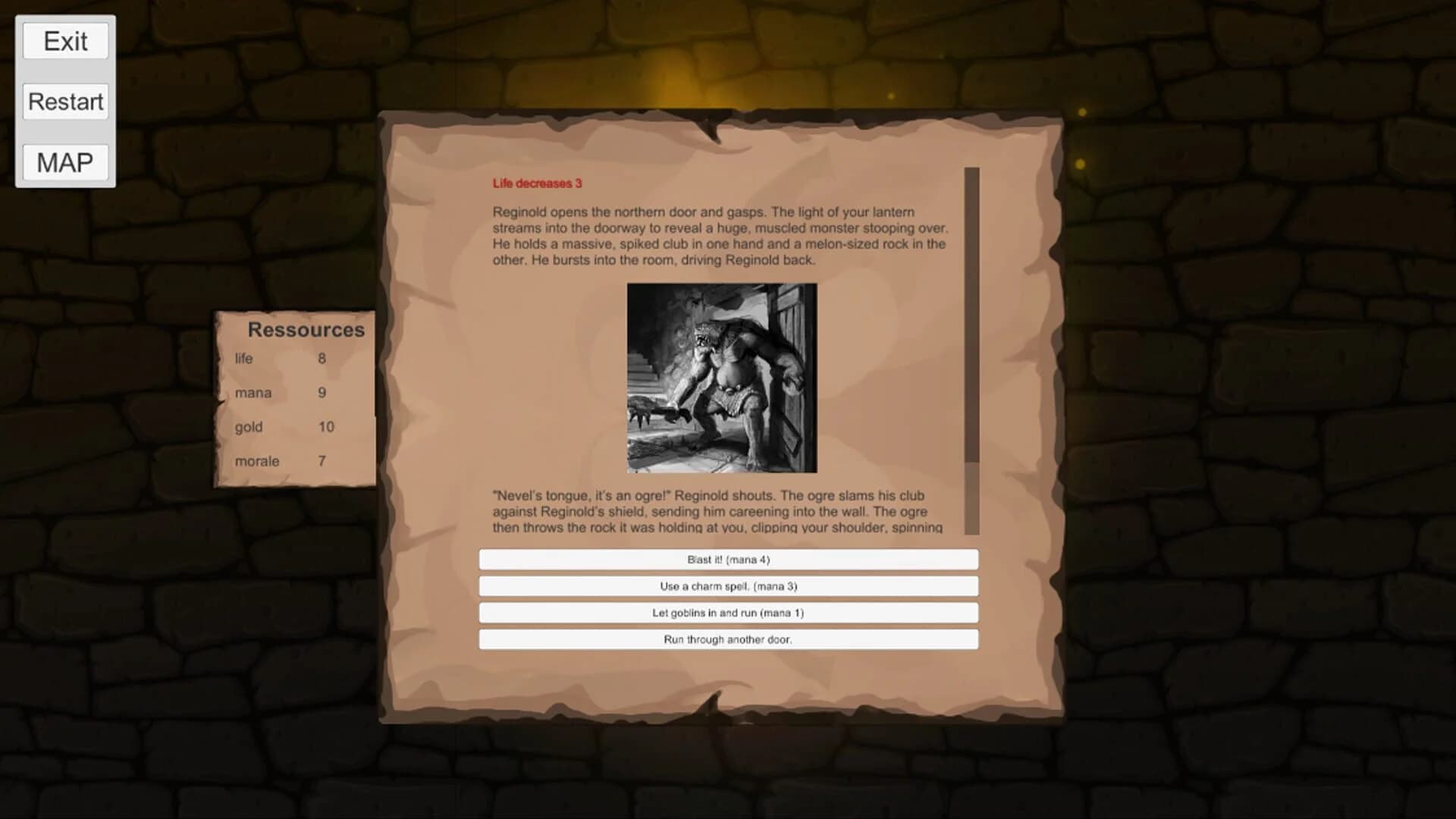Viewport: 1456px width, 819px height.
Task: Click the red "Life decreases 3" message
Action: [535, 183]
